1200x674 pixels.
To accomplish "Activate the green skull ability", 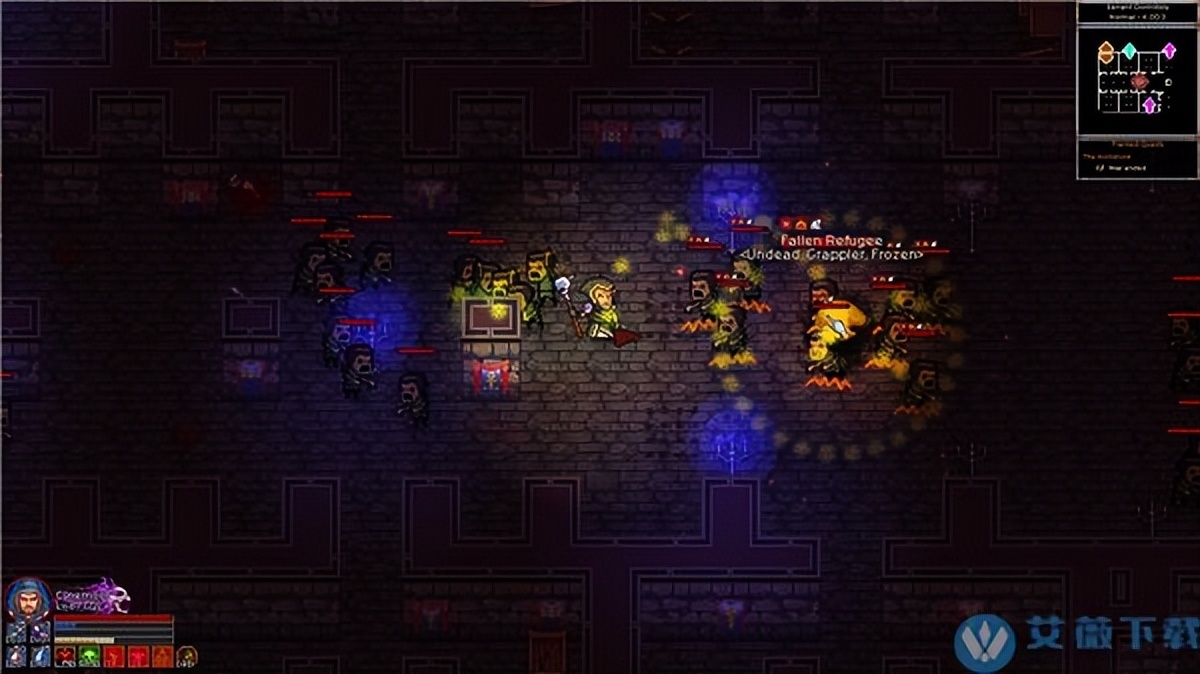I will [89, 657].
